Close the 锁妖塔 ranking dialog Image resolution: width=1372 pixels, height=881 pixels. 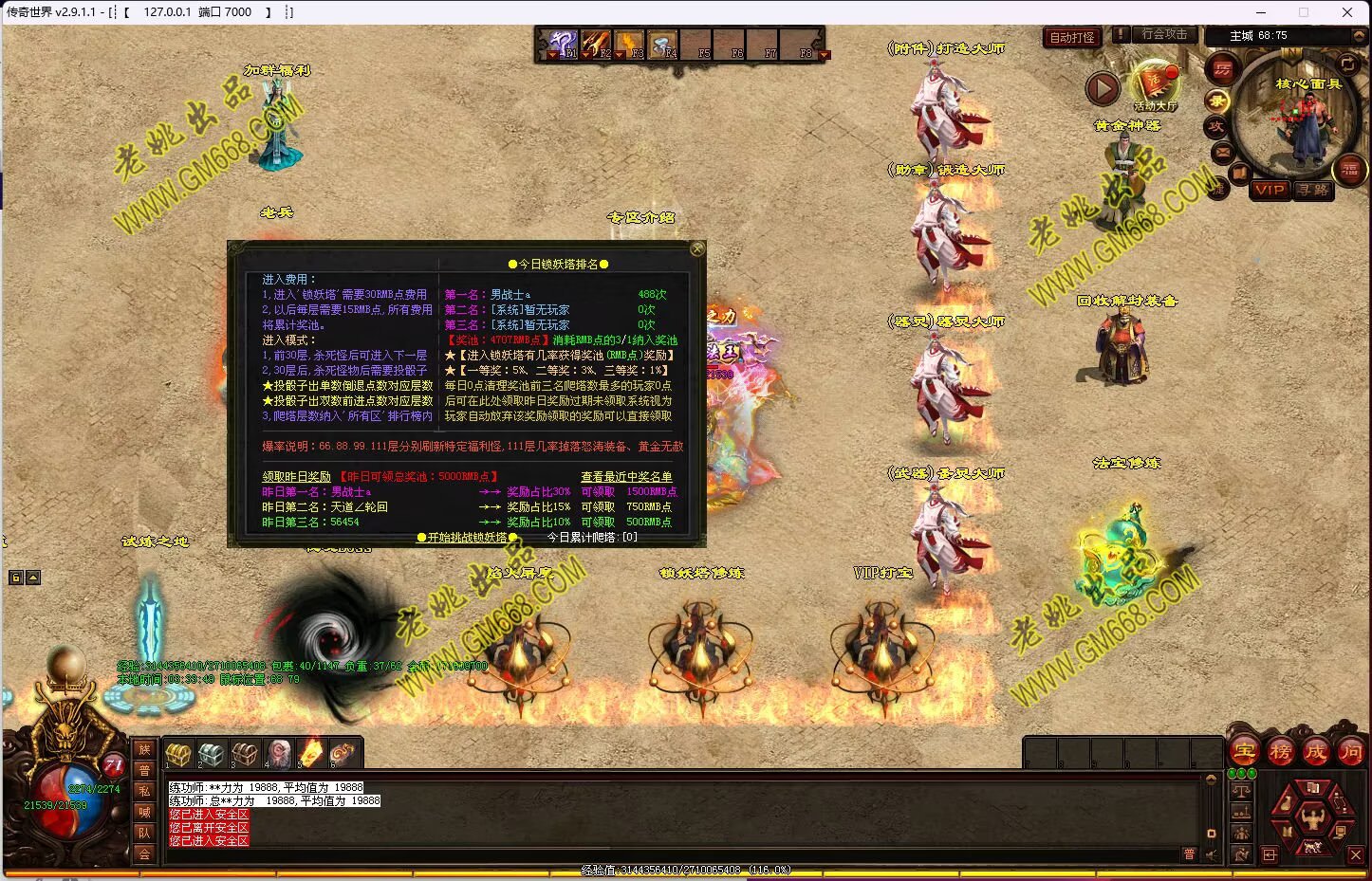(x=697, y=249)
